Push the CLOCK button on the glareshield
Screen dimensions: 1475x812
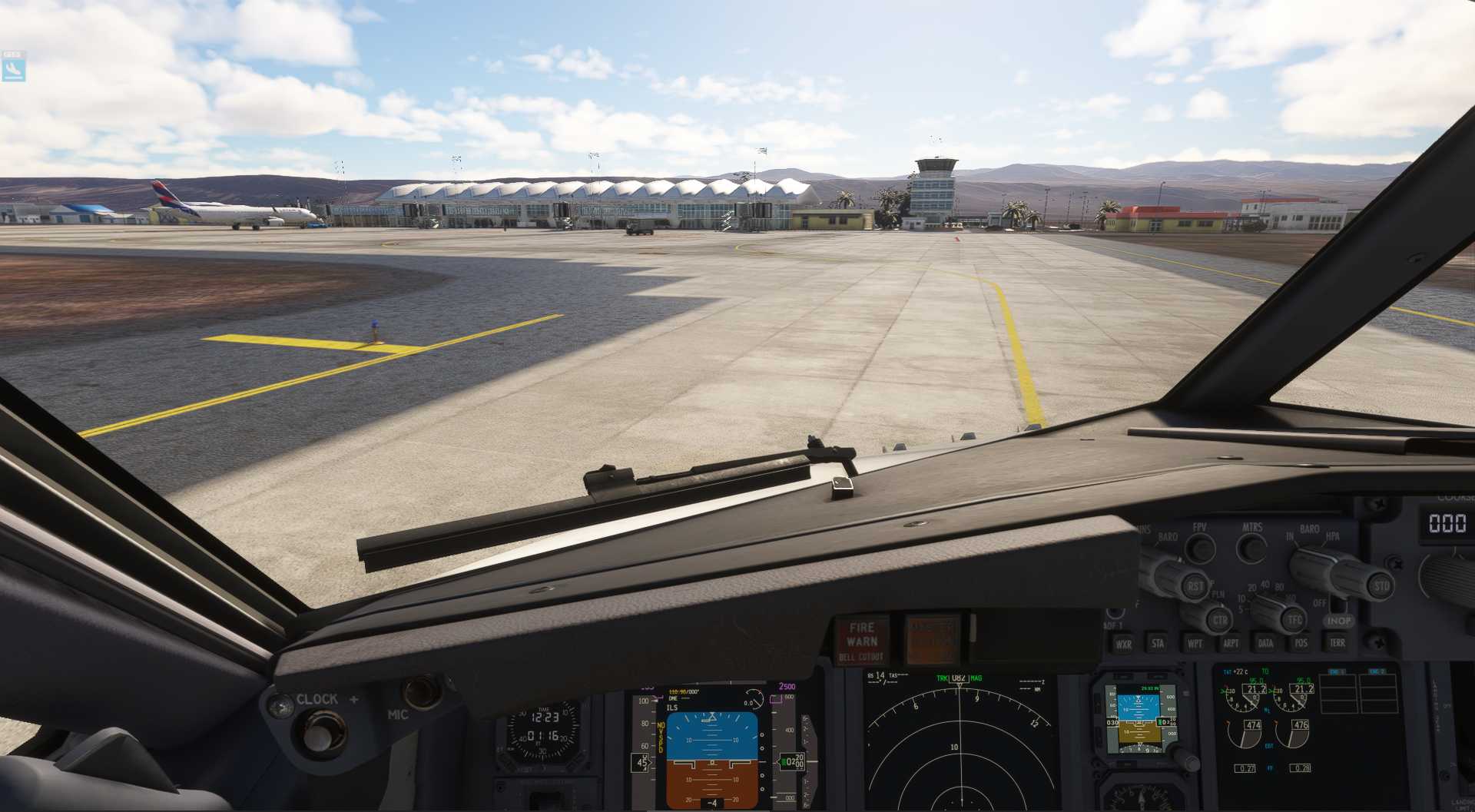point(318,732)
